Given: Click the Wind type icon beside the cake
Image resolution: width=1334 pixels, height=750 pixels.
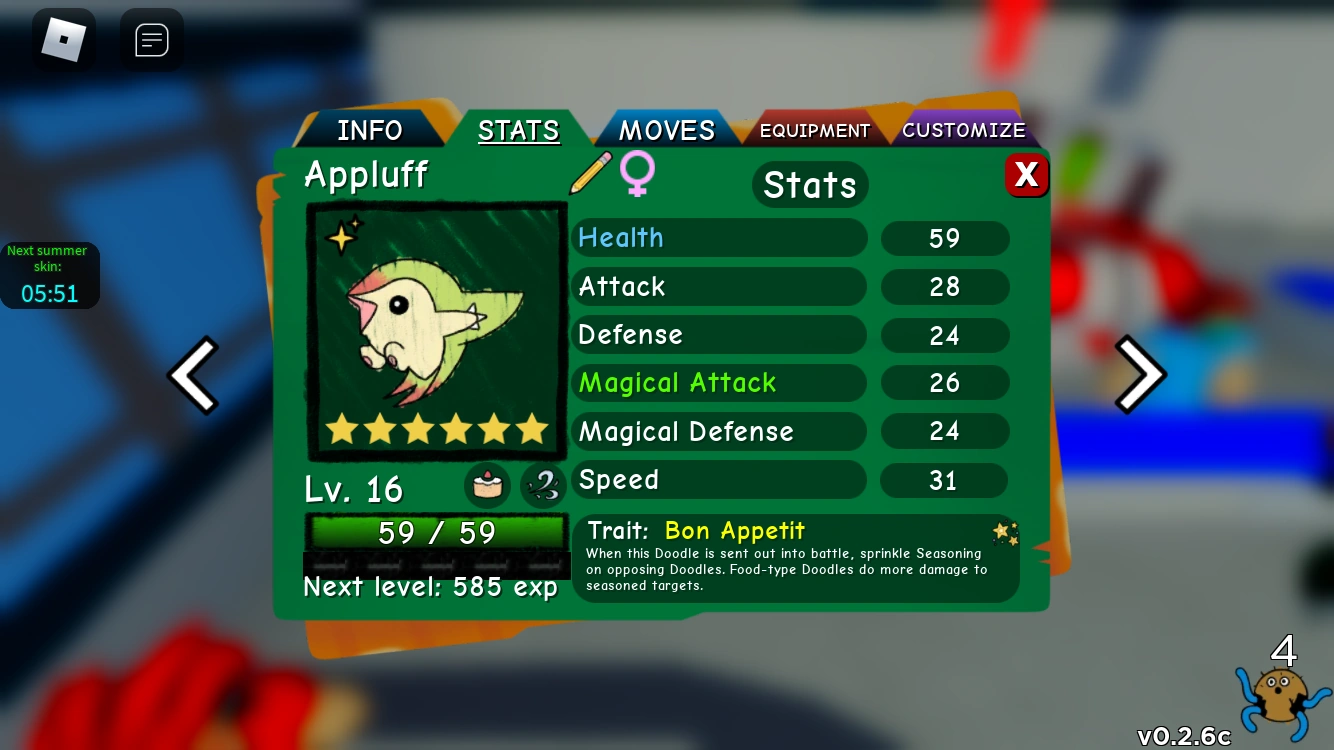Looking at the screenshot, I should tap(543, 485).
